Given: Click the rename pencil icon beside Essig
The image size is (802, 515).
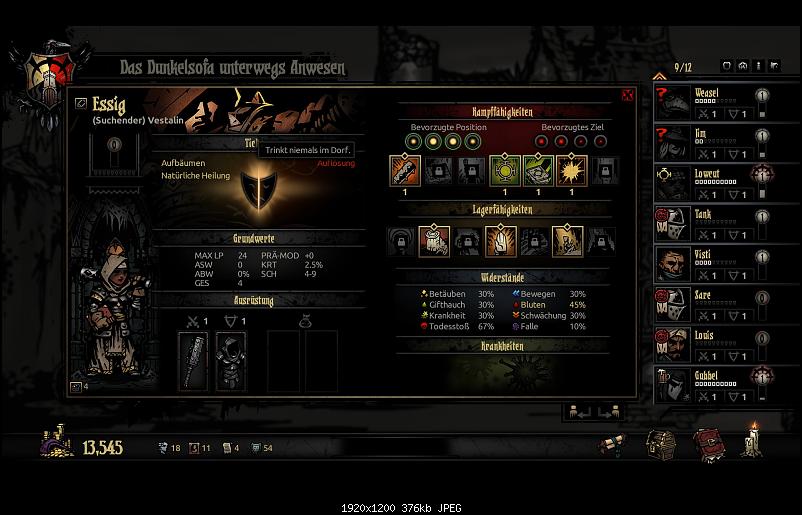Looking at the screenshot, I should click(x=80, y=103).
